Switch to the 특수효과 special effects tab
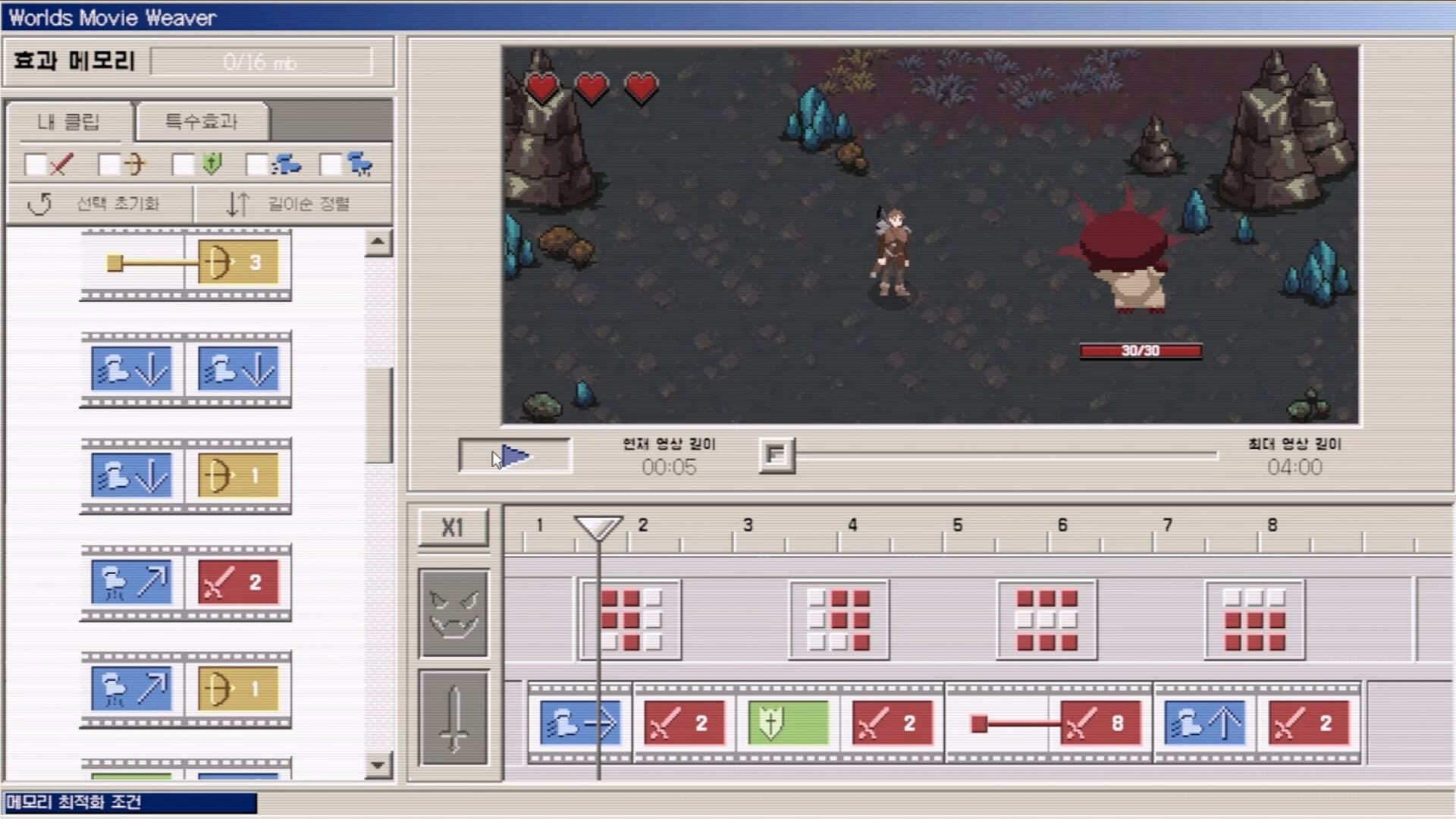1456x819 pixels. coord(201,122)
